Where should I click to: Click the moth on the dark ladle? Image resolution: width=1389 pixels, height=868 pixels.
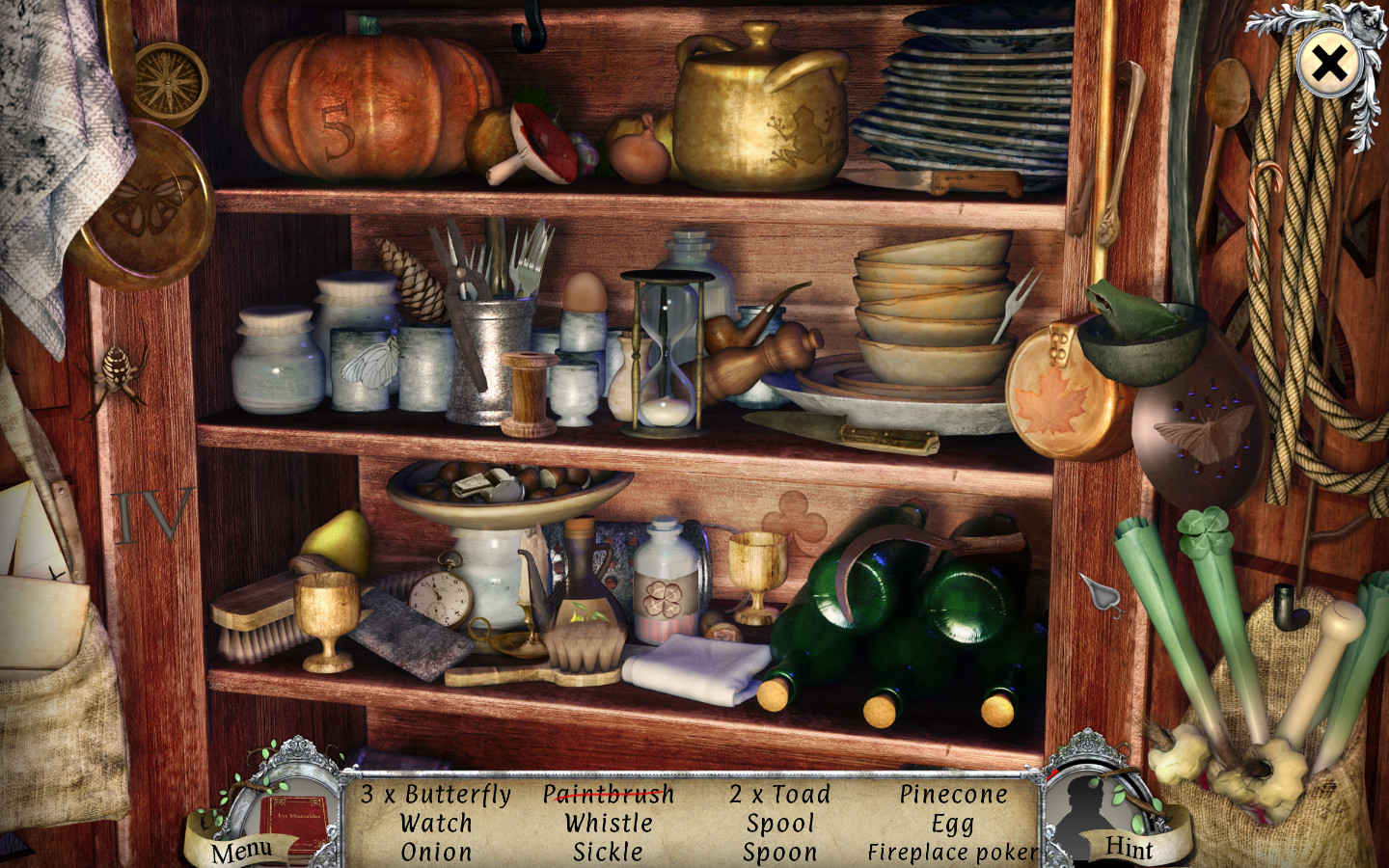[x=1209, y=429]
